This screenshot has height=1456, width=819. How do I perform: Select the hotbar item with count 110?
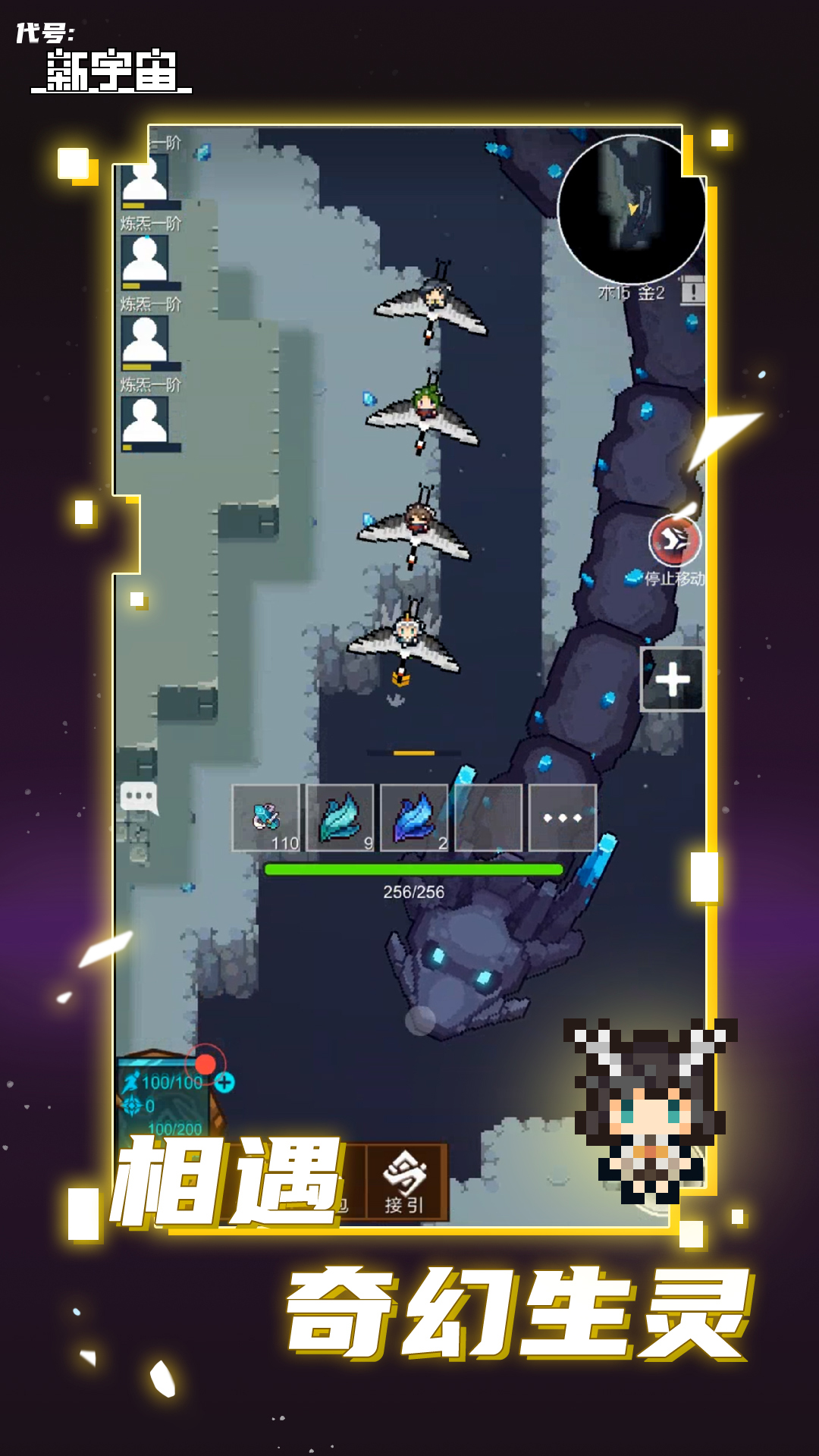point(266,817)
